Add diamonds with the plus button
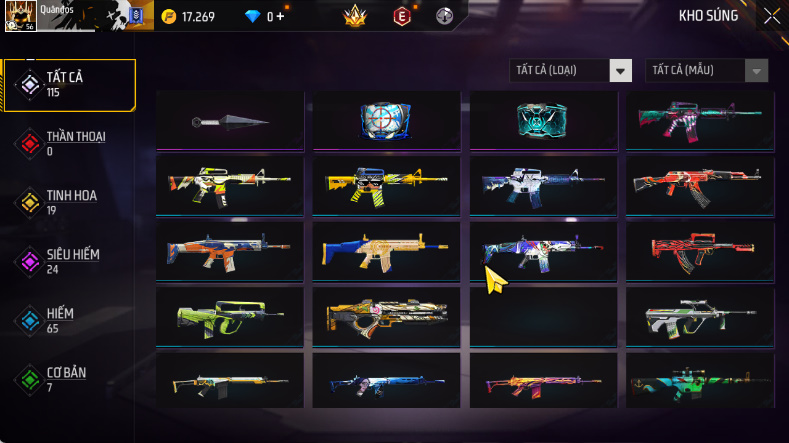The height and width of the screenshot is (443, 789). (280, 16)
